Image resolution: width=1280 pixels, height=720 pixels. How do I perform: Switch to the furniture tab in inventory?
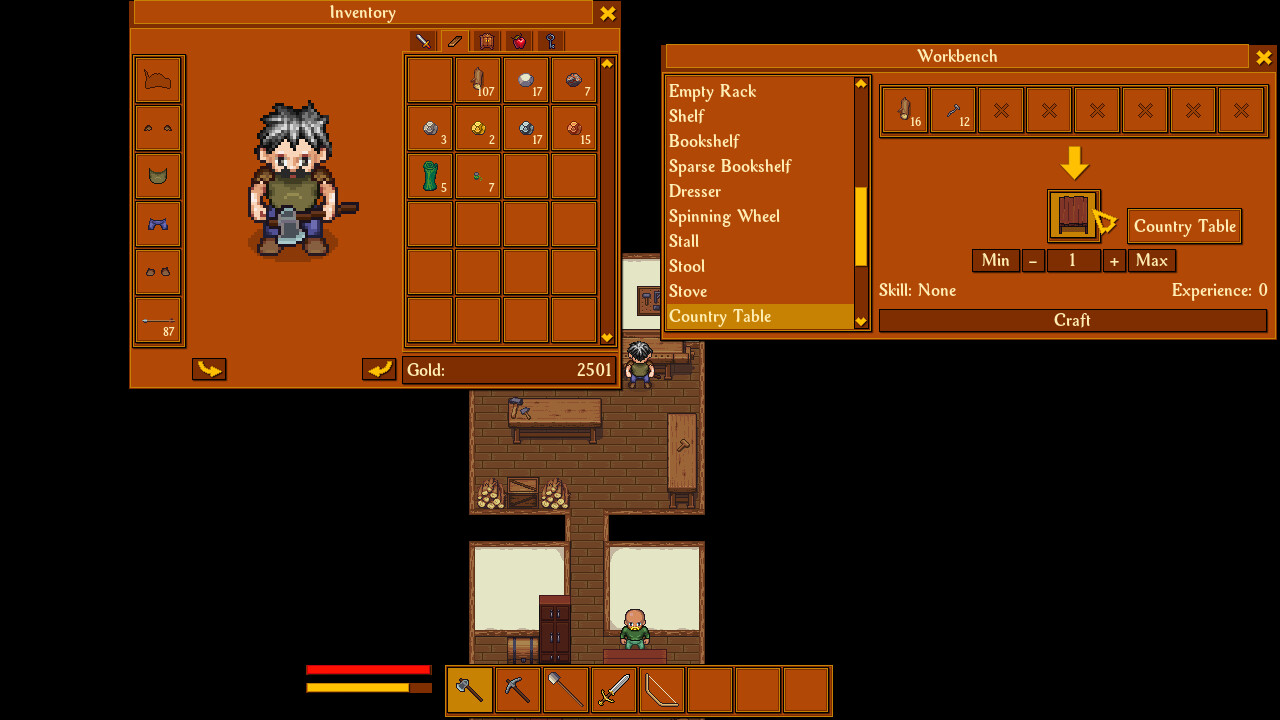(x=487, y=41)
